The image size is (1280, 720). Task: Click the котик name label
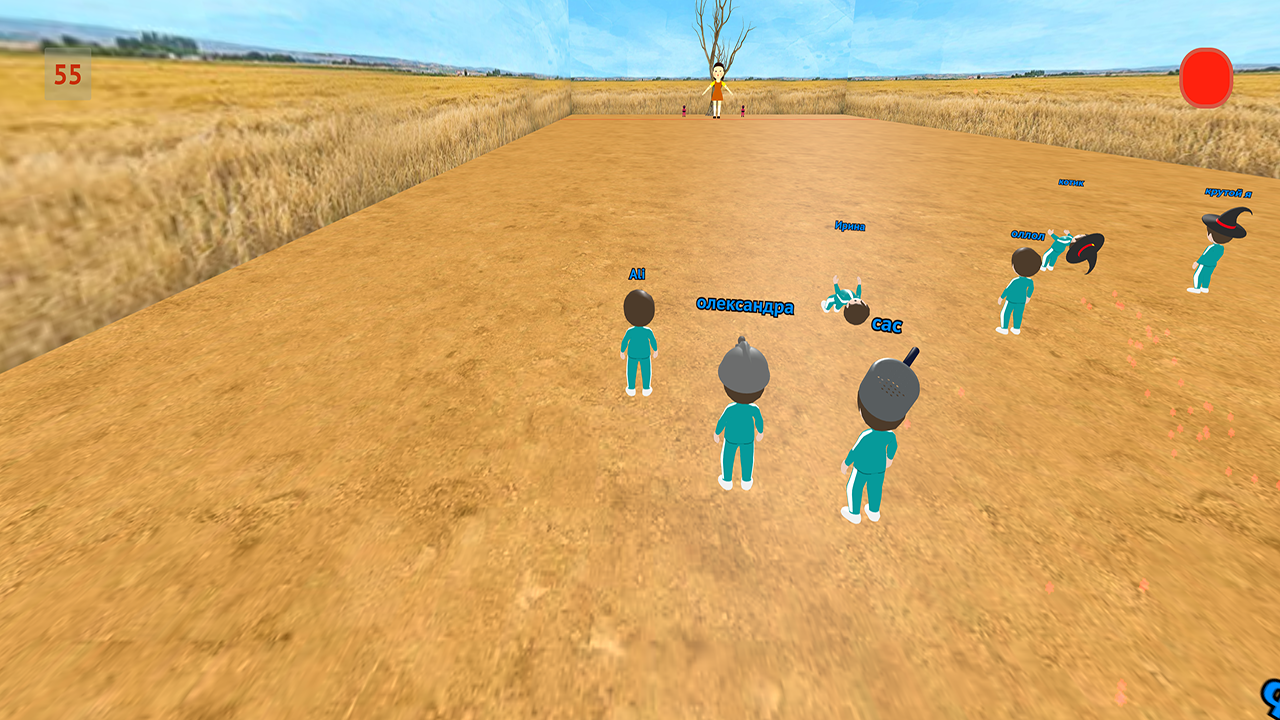pyautogui.click(x=1072, y=183)
